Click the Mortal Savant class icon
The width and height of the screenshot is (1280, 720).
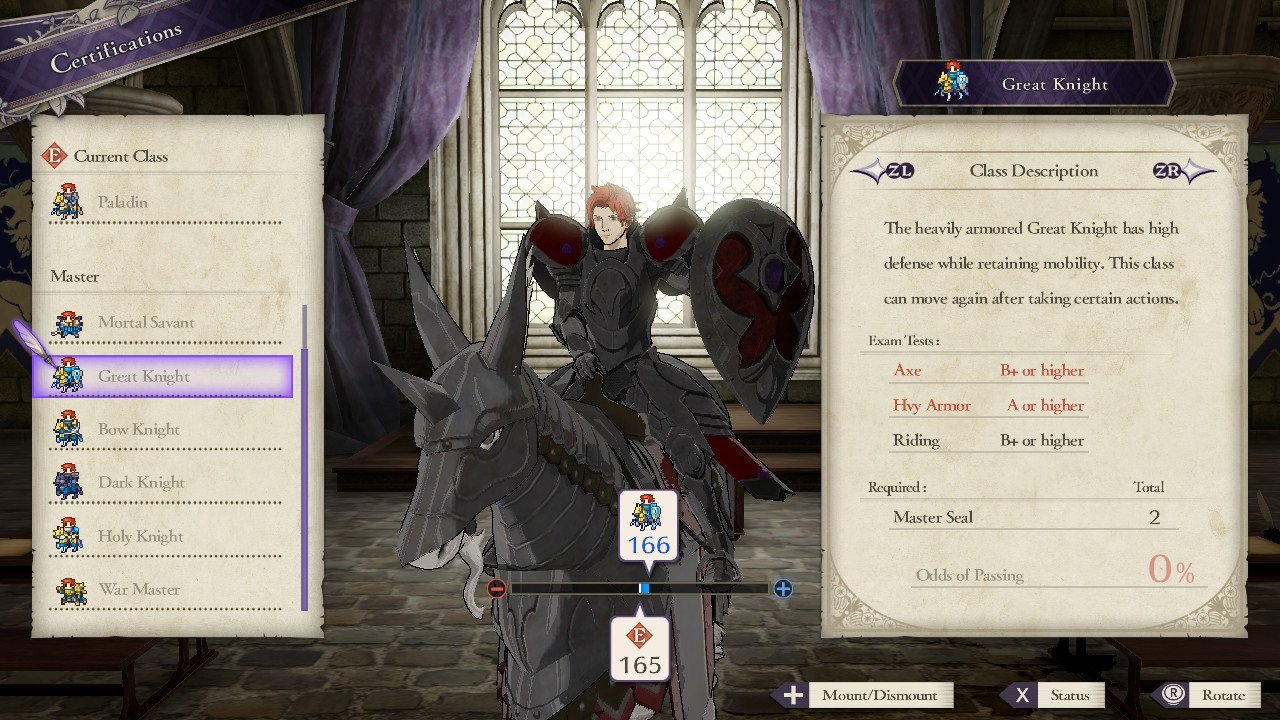pos(67,320)
